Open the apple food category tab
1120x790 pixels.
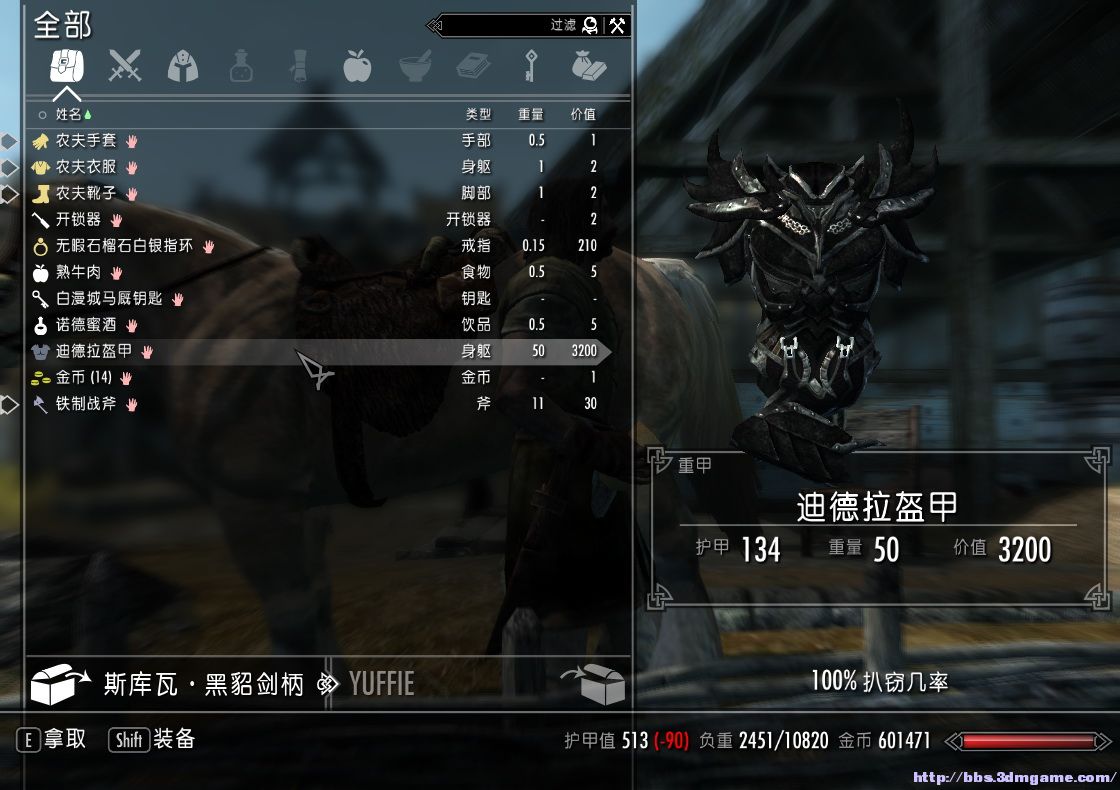pyautogui.click(x=356, y=66)
